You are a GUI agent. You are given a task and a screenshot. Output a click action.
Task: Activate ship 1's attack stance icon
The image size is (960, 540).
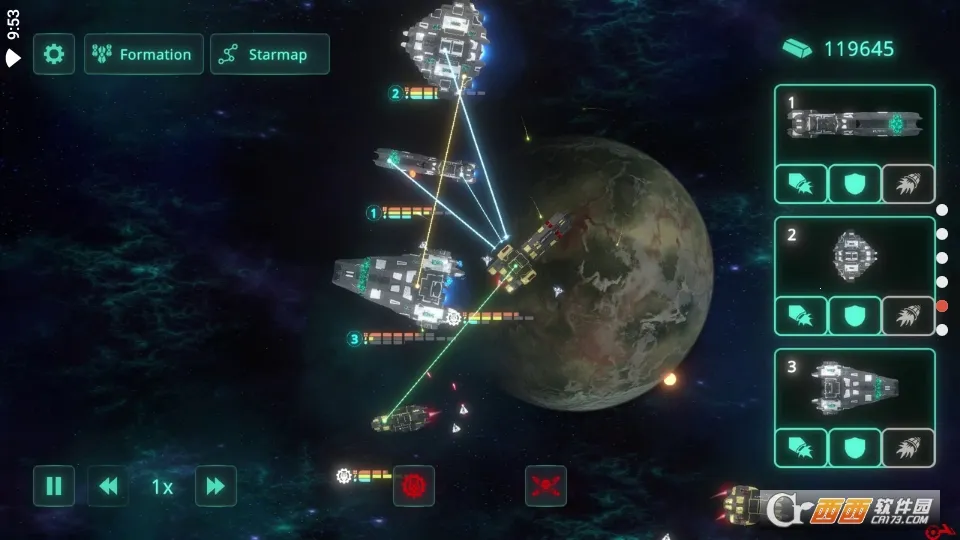(x=801, y=184)
